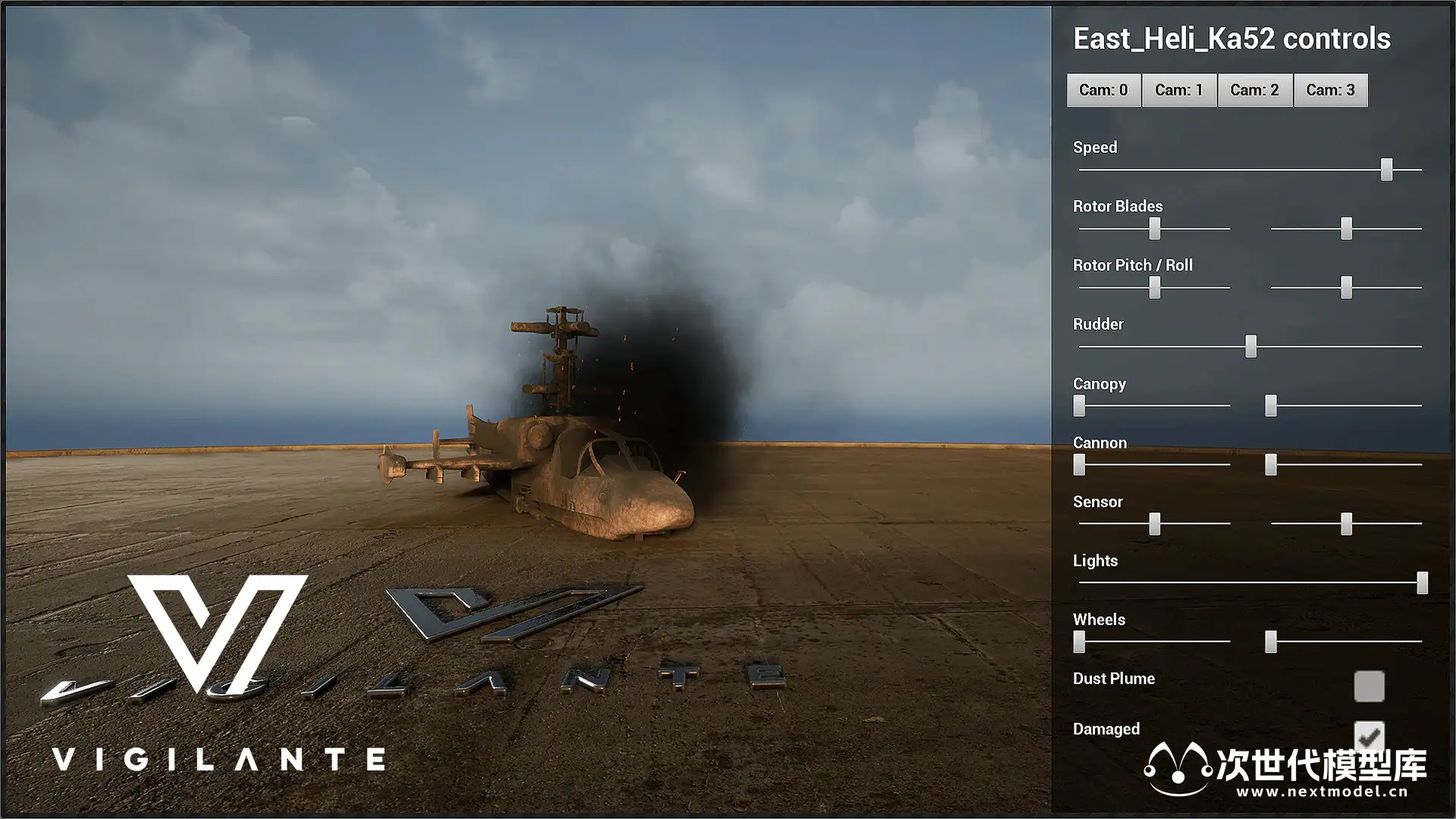The width and height of the screenshot is (1456, 819).
Task: Click the Speed slider handle
Action: [x=1386, y=169]
